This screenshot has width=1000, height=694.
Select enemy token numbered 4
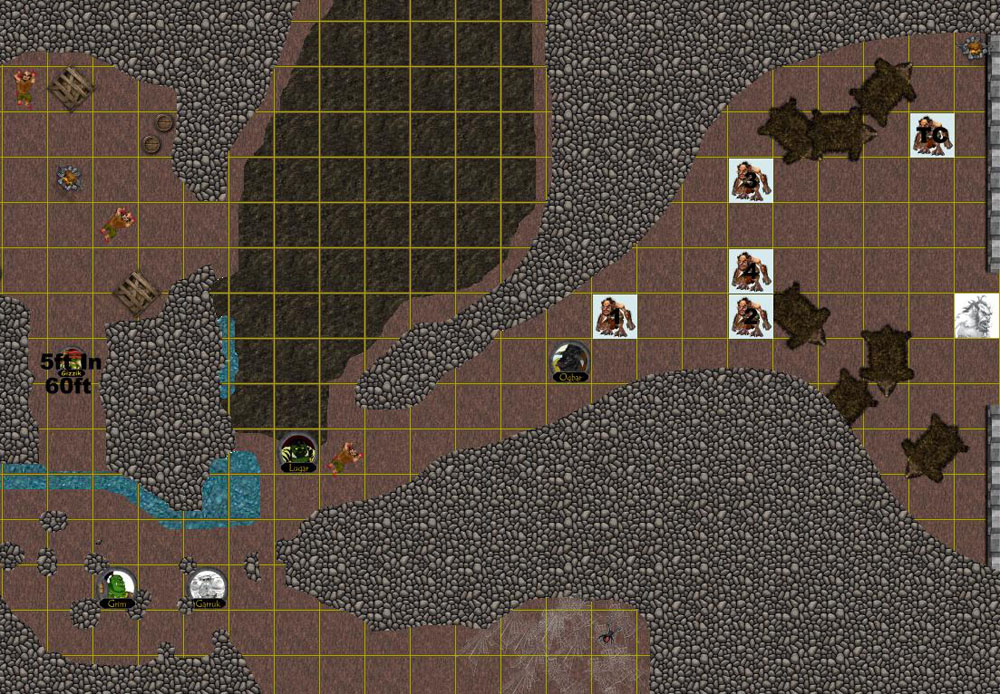[751, 270]
